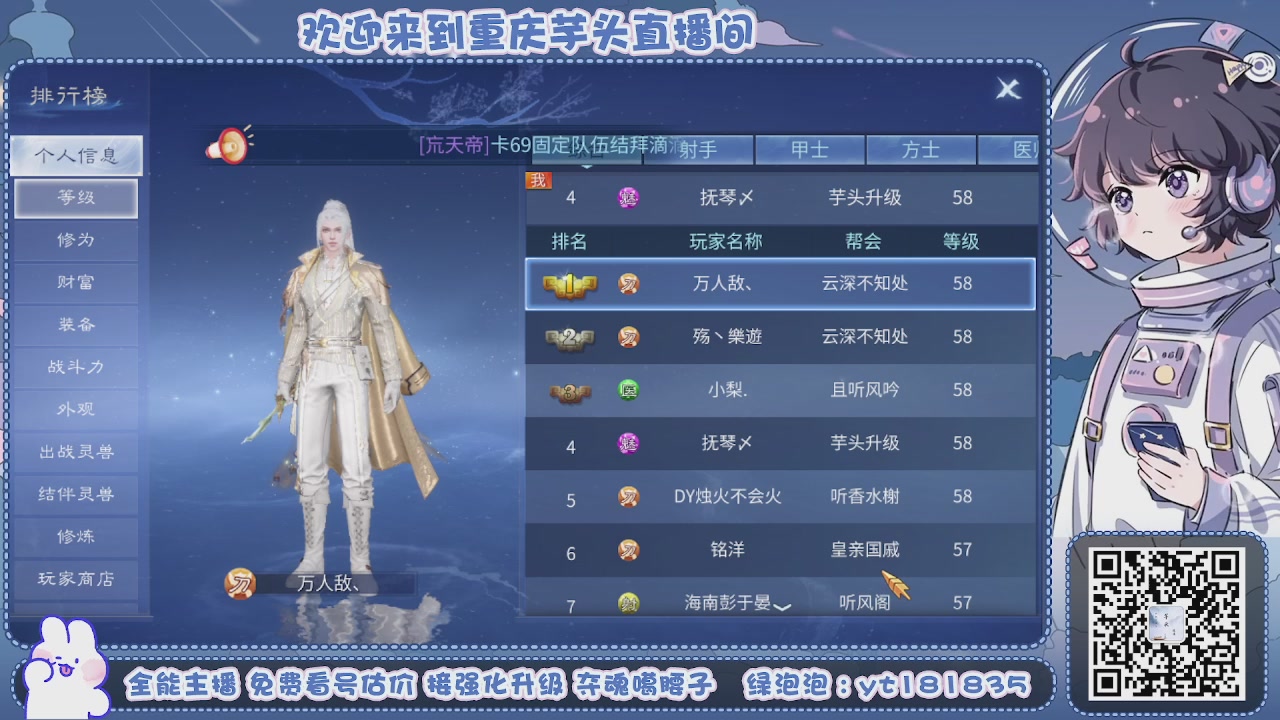Click the megaphone announcement icon
This screenshot has height=720, width=1280.
point(231,143)
